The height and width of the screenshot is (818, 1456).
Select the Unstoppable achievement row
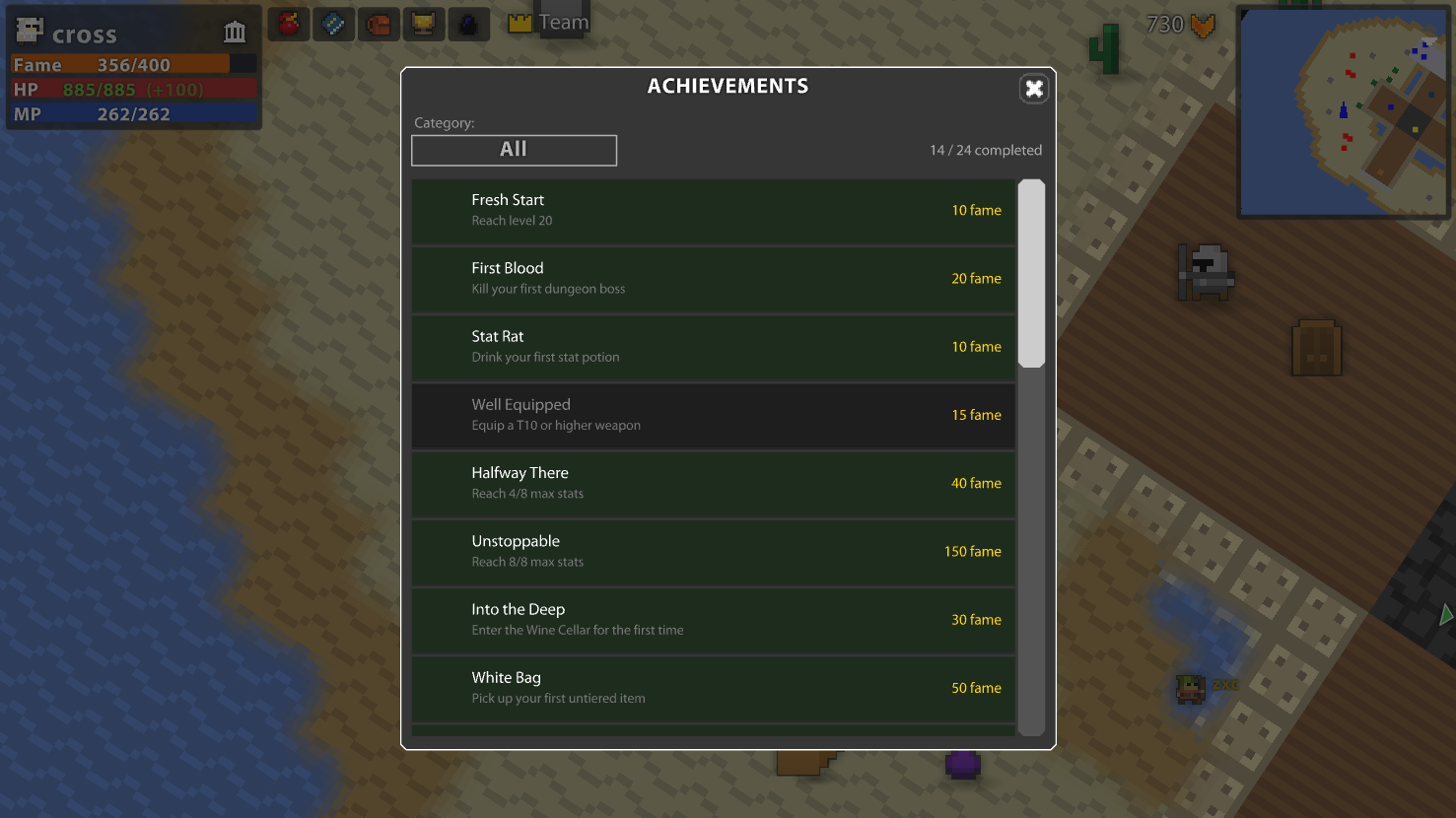pos(713,551)
